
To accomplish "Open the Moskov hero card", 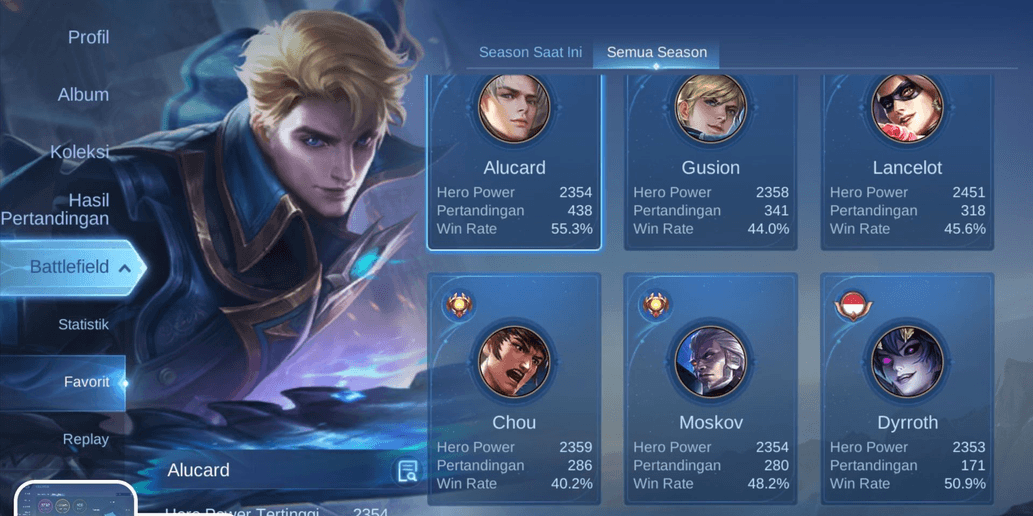I will (711, 388).
